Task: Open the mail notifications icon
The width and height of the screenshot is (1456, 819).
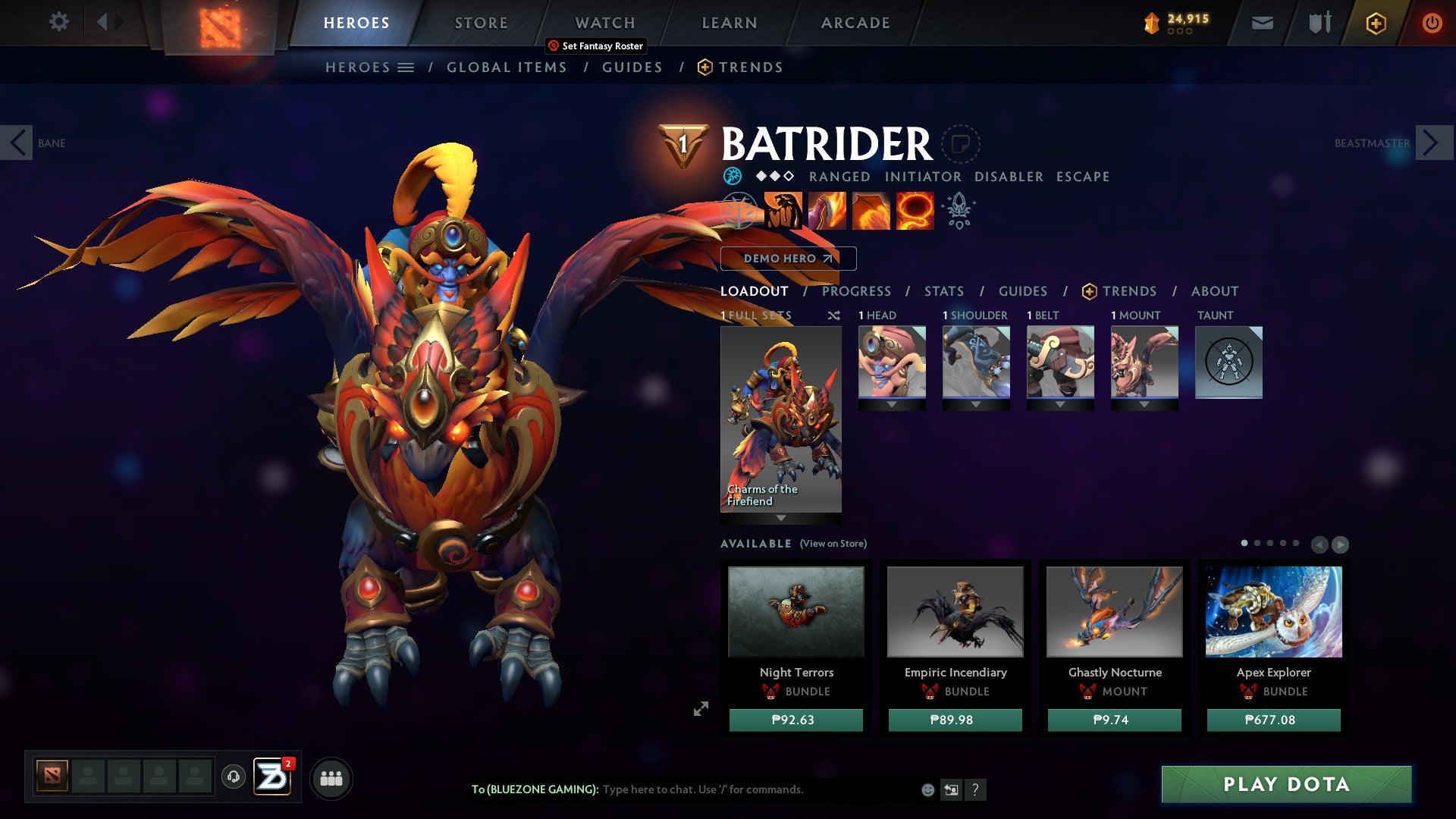Action: click(1262, 23)
